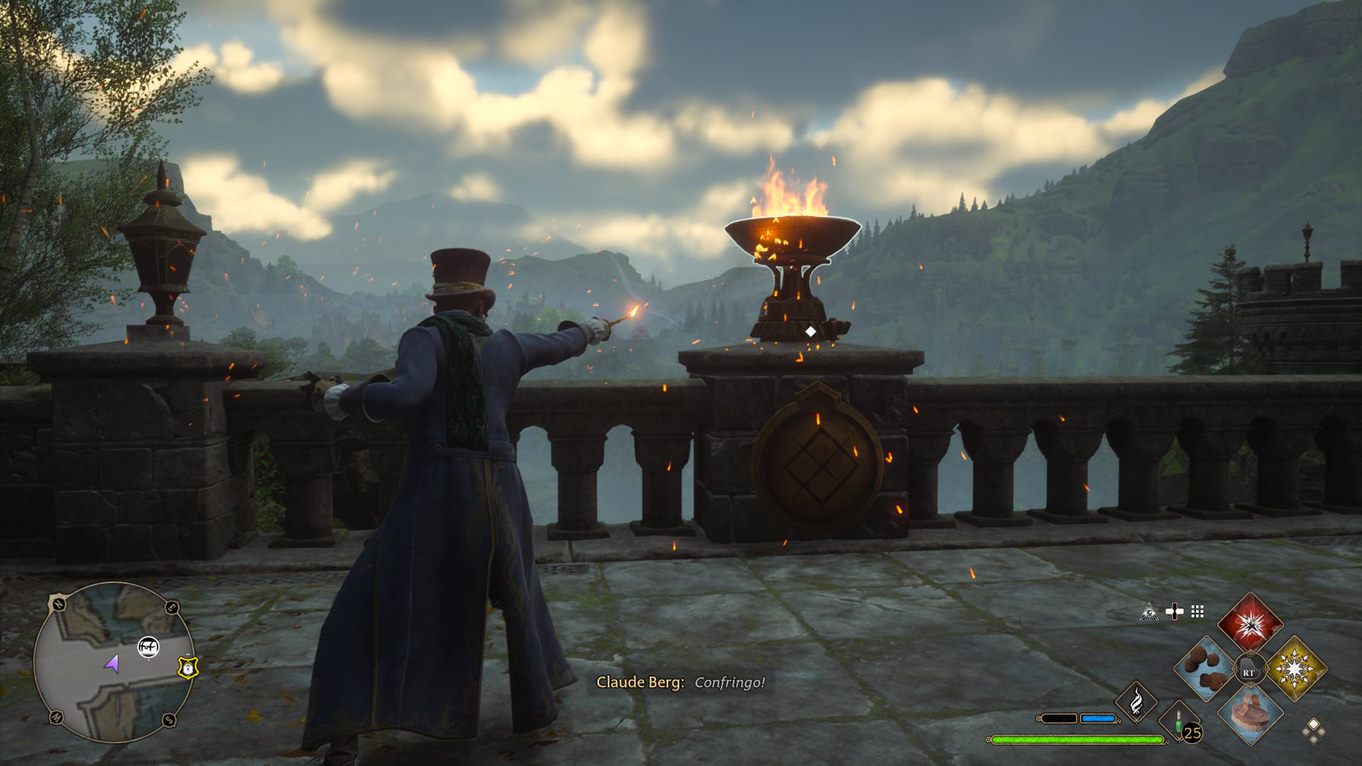Click the South compass marker on the minimap
Screen dimensions: 1362x766
[x=170, y=718]
